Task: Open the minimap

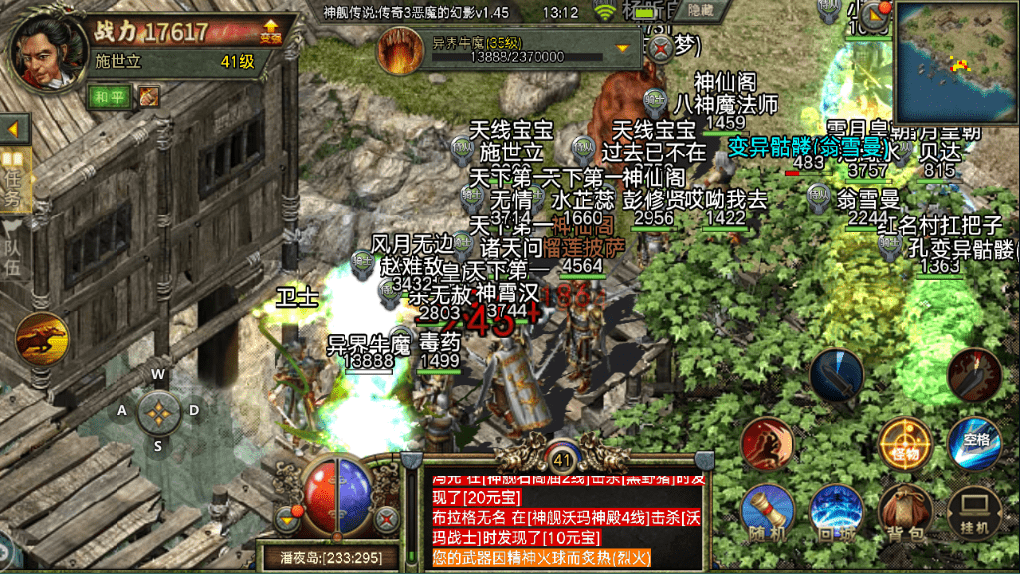Action: coord(956,62)
